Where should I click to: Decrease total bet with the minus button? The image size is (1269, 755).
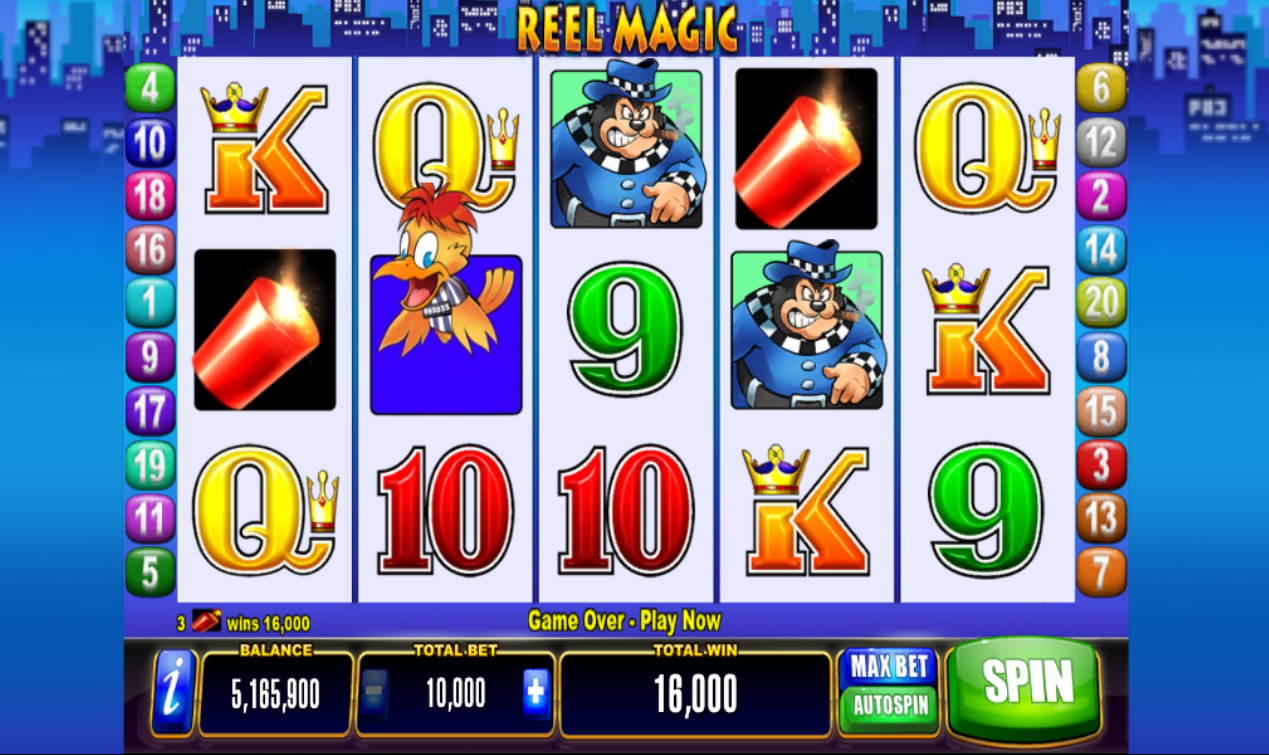coord(373,692)
